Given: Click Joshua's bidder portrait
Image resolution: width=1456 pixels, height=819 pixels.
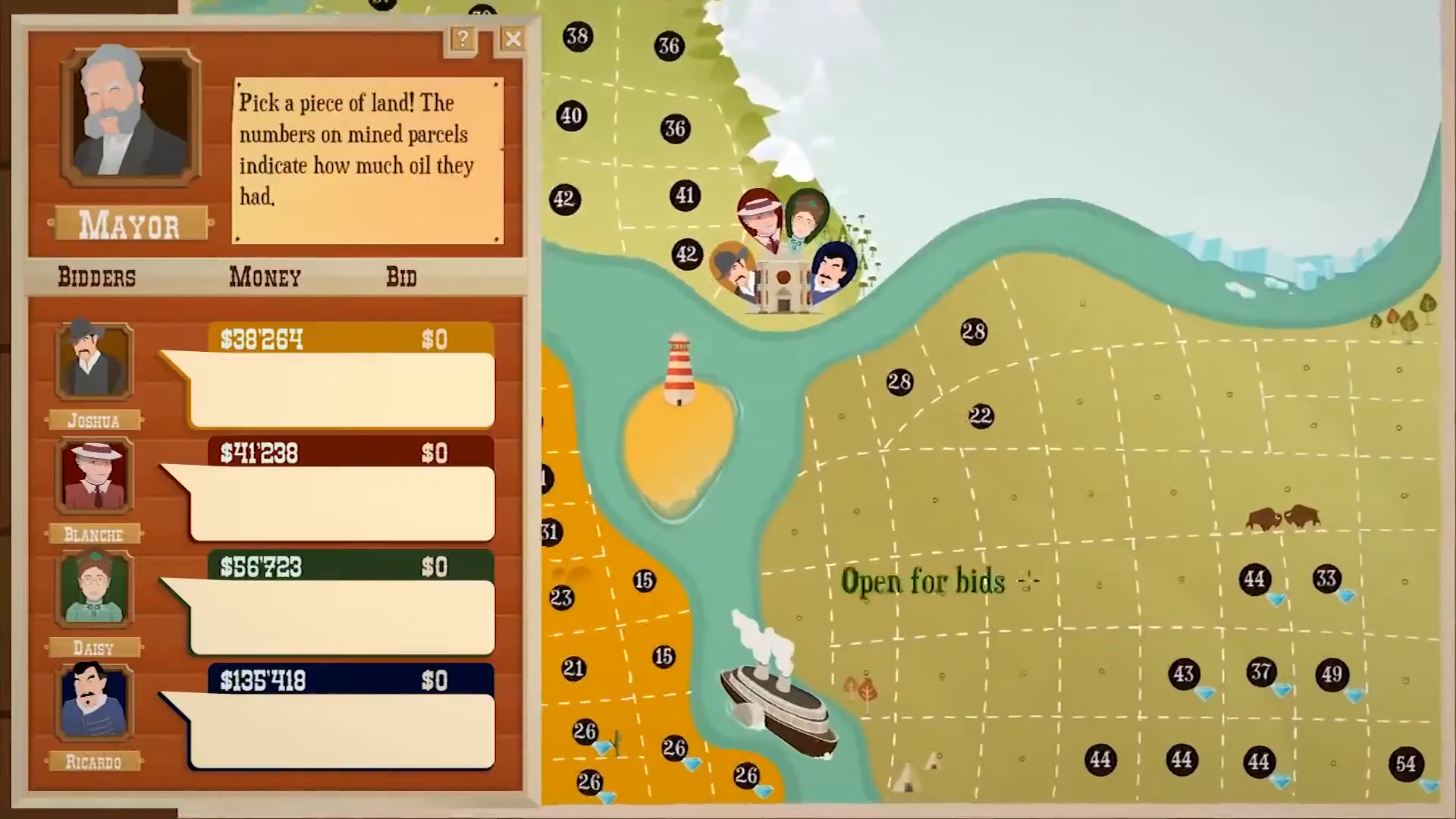Looking at the screenshot, I should pyautogui.click(x=94, y=361).
